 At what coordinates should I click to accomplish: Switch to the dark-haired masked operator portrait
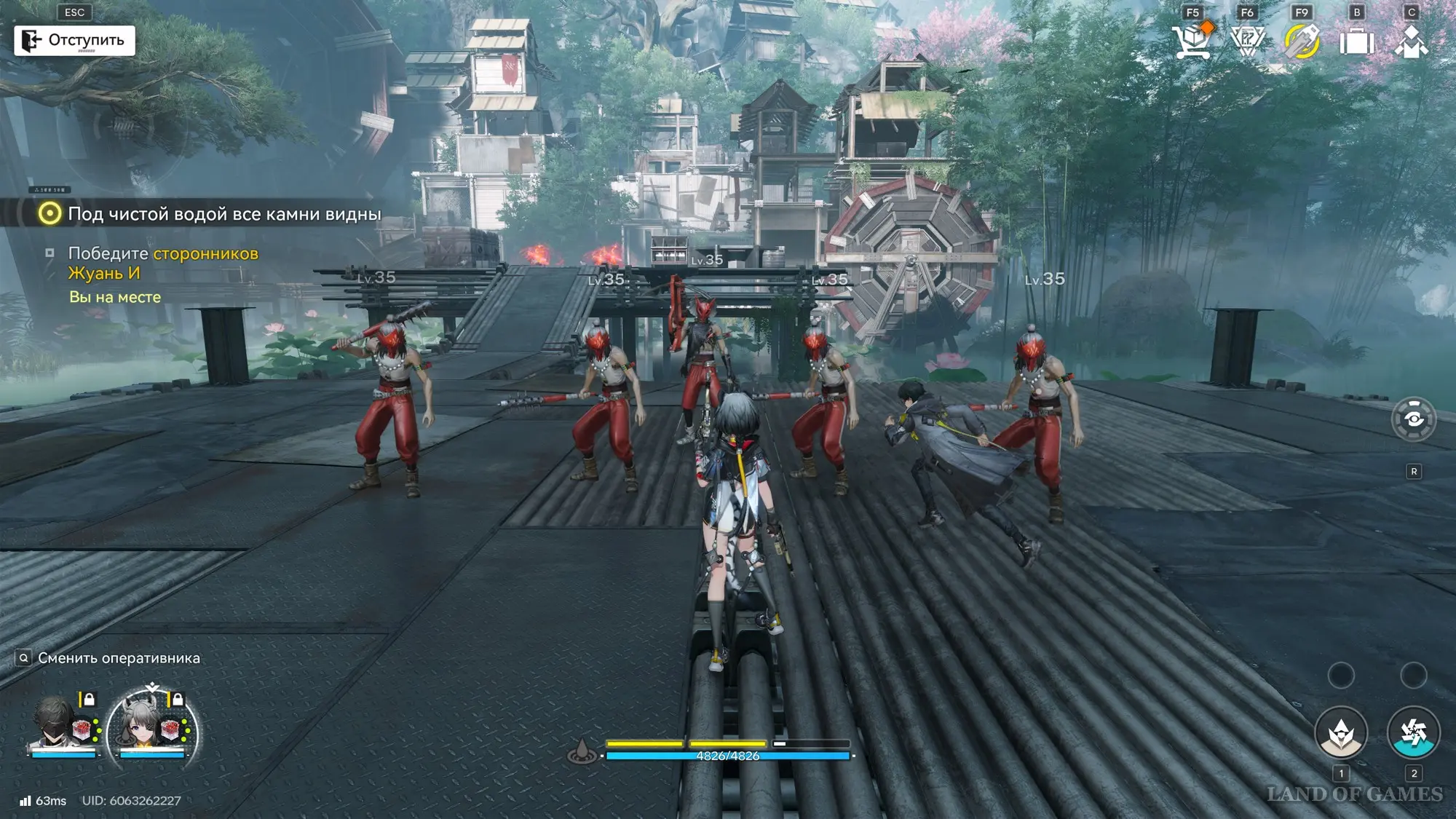[x=57, y=724]
